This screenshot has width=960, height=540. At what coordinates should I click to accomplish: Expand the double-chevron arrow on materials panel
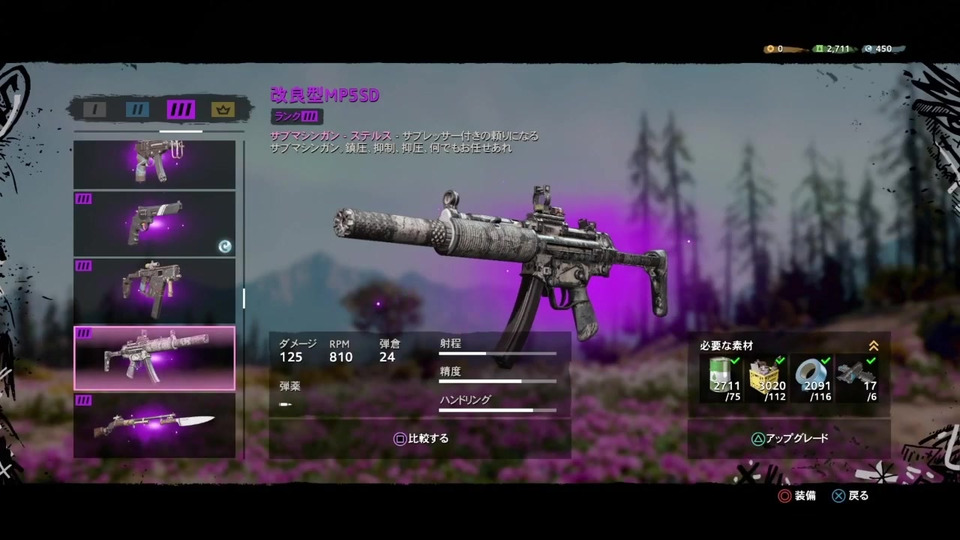pyautogui.click(x=873, y=345)
